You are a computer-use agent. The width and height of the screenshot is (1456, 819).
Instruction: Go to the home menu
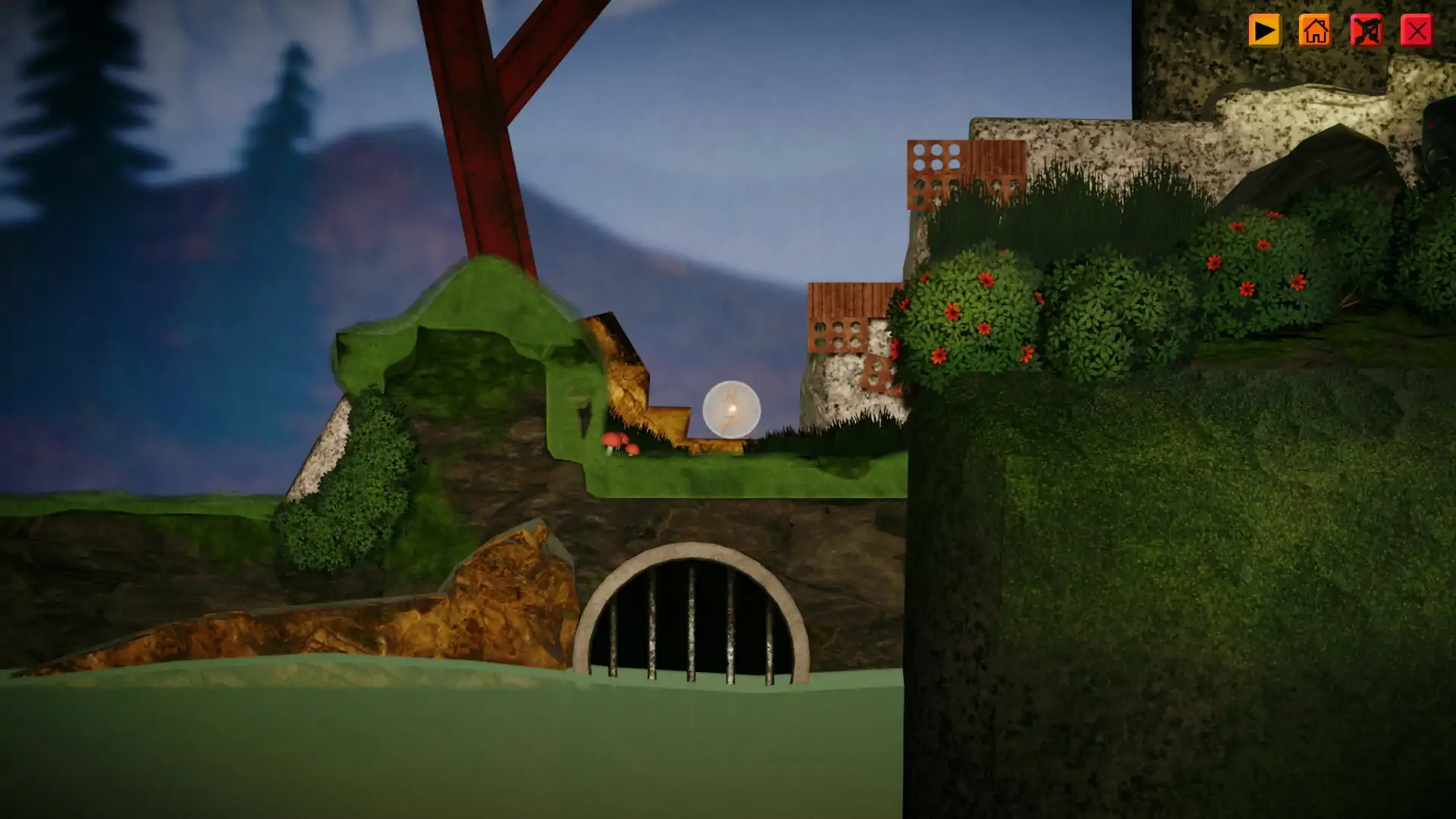1314,31
